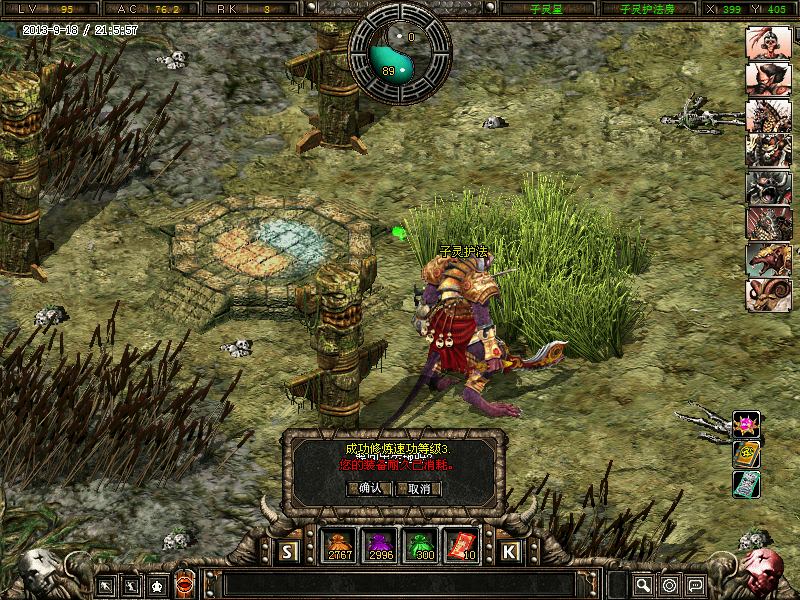Click the K button beside the hotbar
800x600 pixels.
(509, 550)
